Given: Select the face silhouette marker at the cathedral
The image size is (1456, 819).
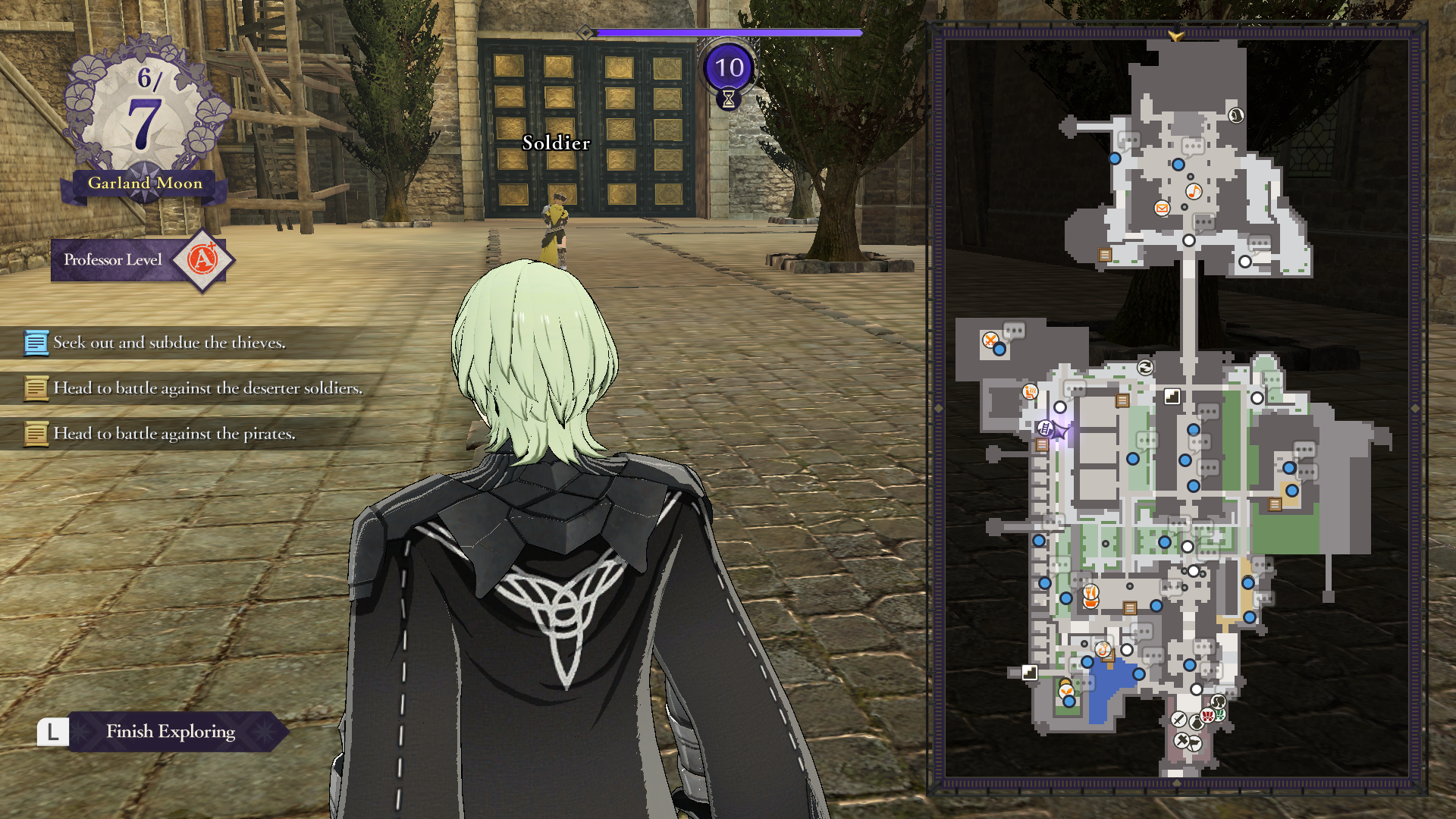Looking at the screenshot, I should 1236,115.
